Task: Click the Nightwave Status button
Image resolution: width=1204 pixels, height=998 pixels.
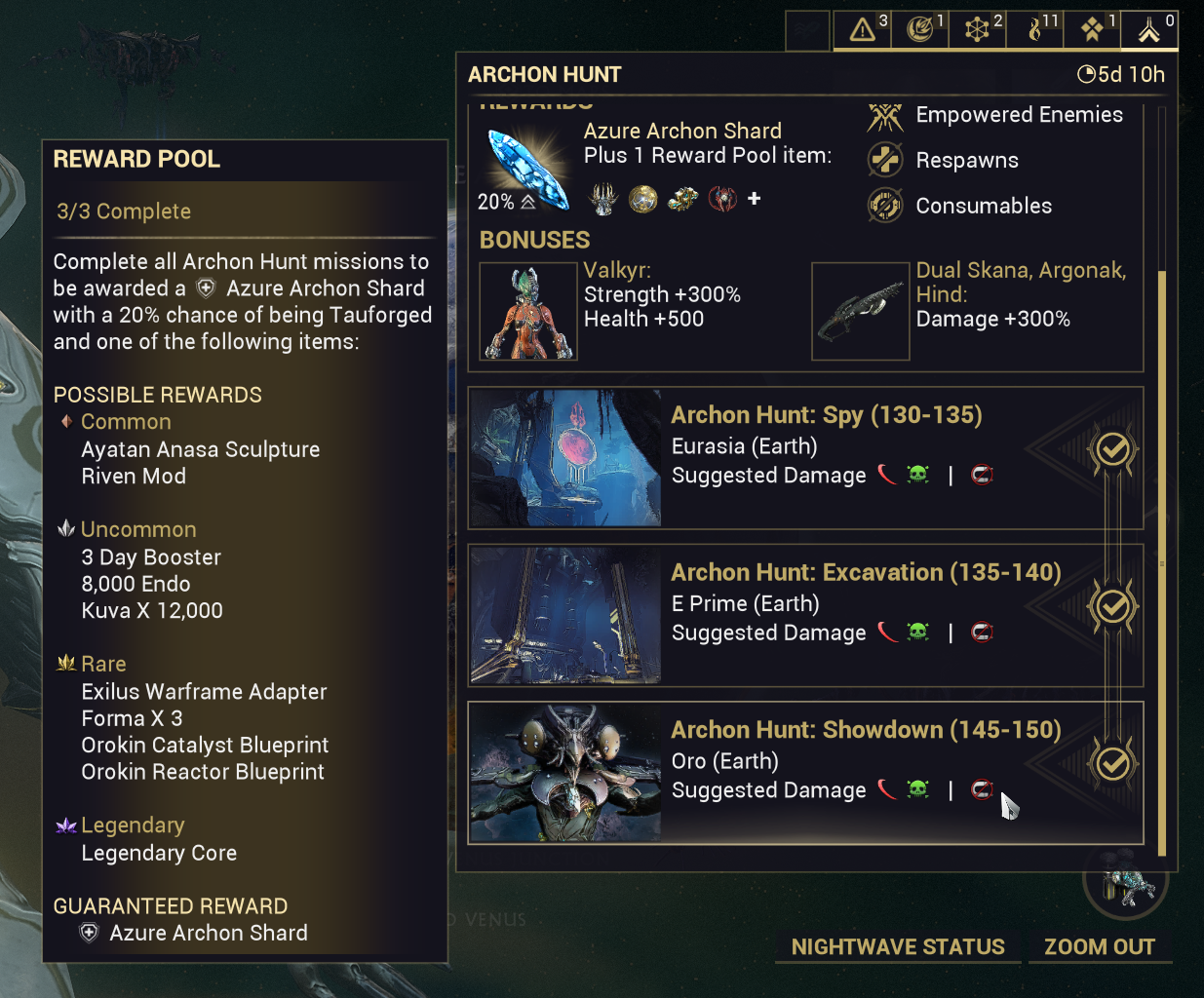Action: tap(898, 947)
